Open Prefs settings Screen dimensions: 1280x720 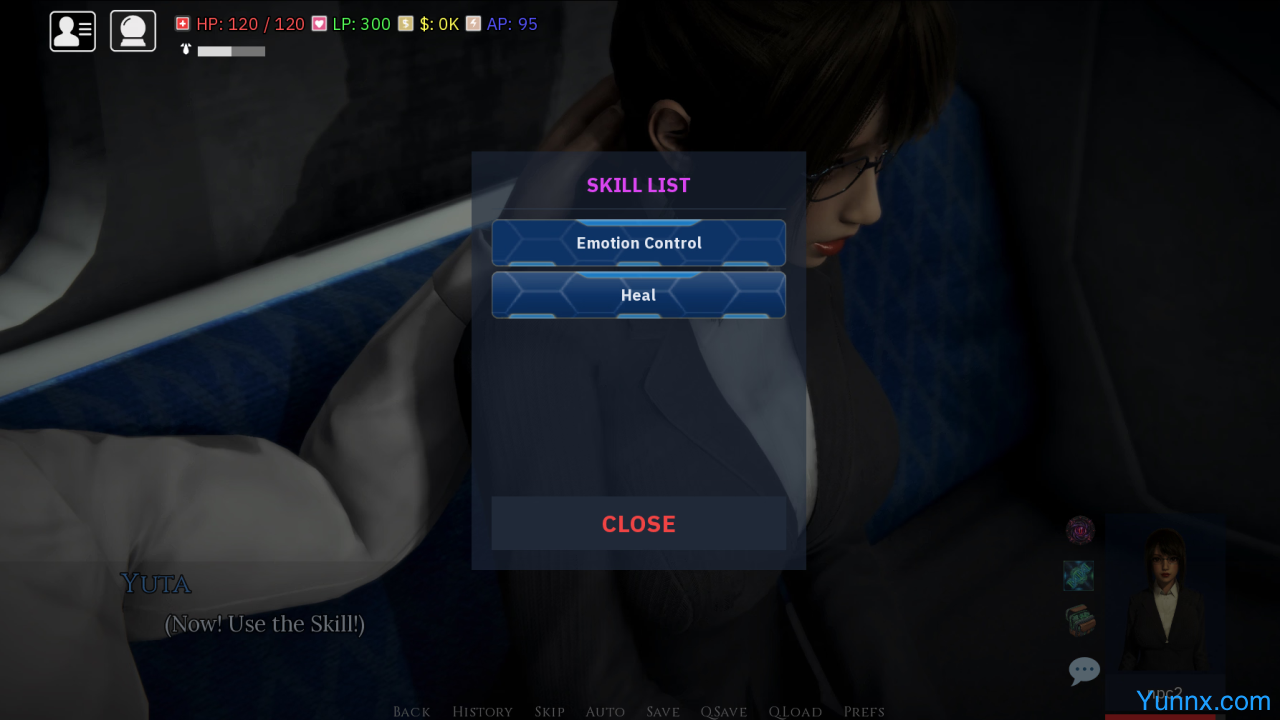pyautogui.click(x=864, y=711)
